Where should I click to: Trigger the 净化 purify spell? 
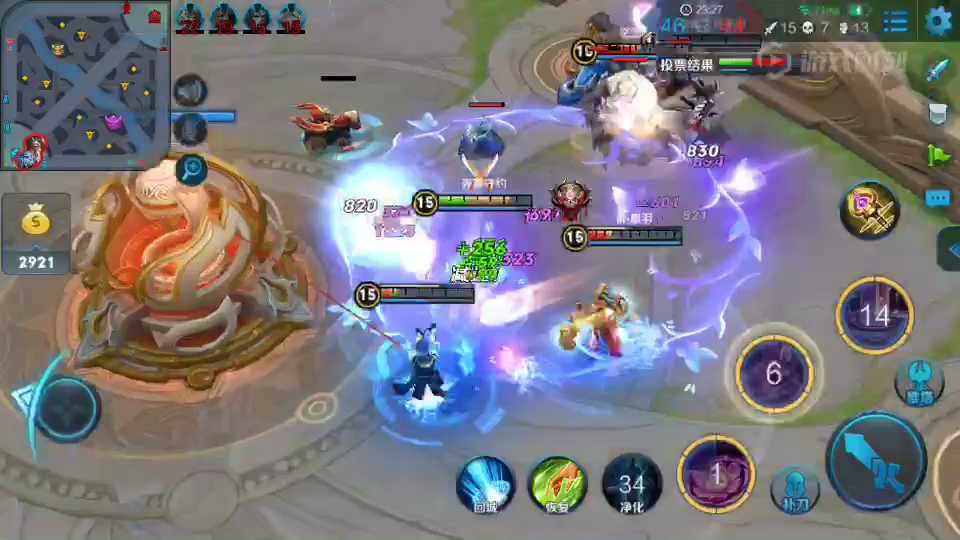pyautogui.click(x=631, y=484)
